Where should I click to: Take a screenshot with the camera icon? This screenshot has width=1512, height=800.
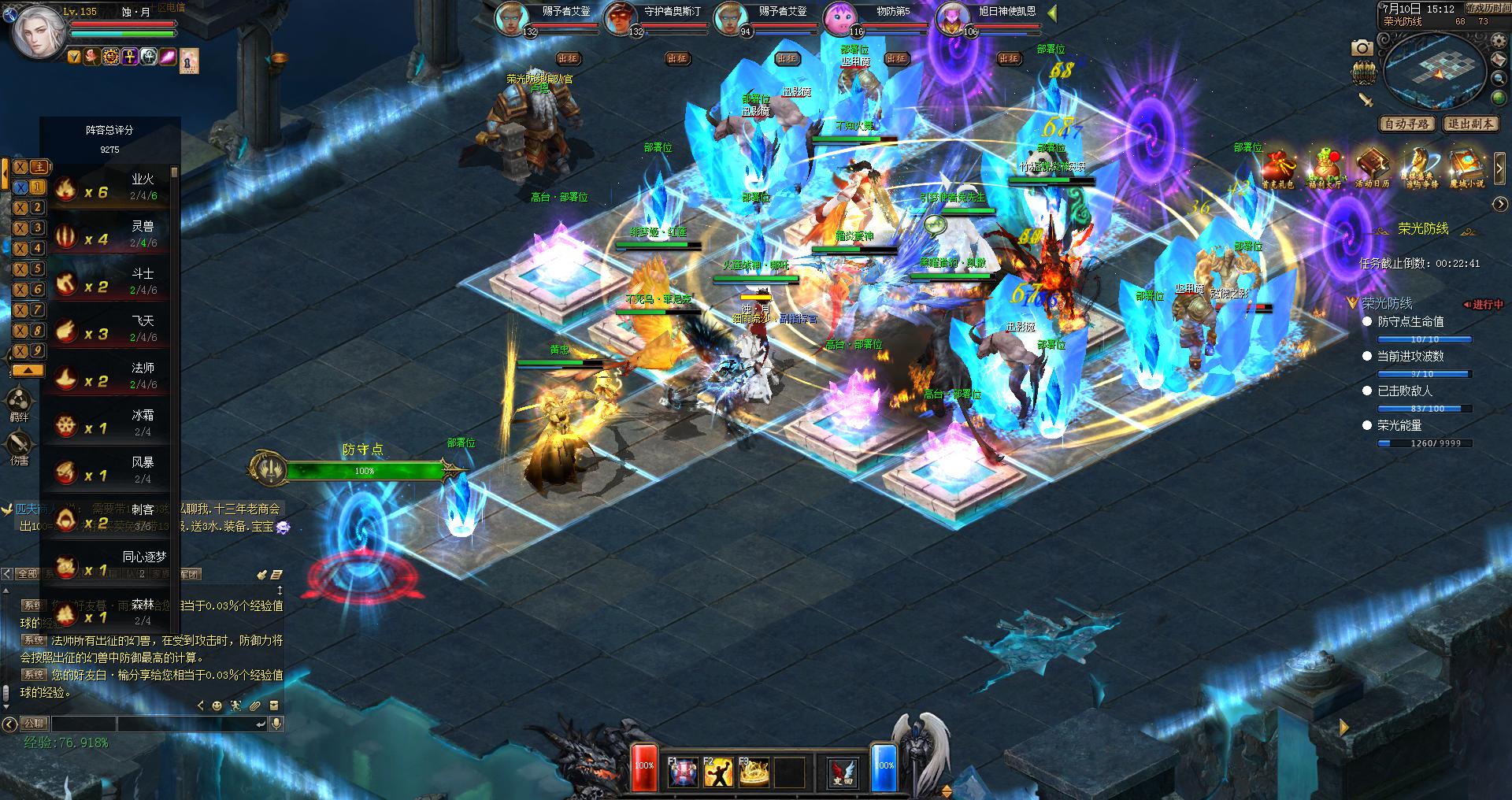point(1362,48)
